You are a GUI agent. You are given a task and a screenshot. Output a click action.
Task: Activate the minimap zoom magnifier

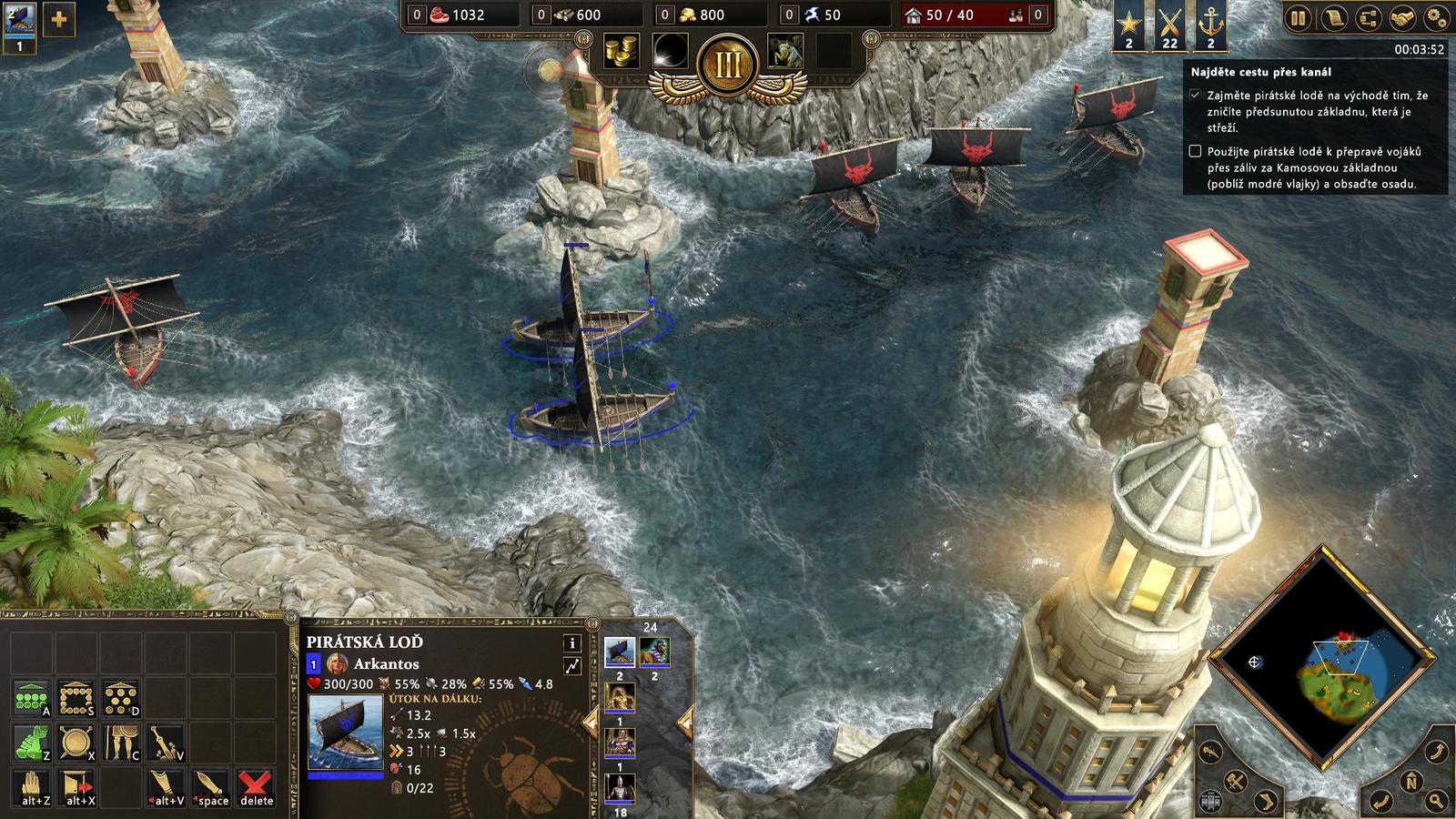tap(1436, 799)
